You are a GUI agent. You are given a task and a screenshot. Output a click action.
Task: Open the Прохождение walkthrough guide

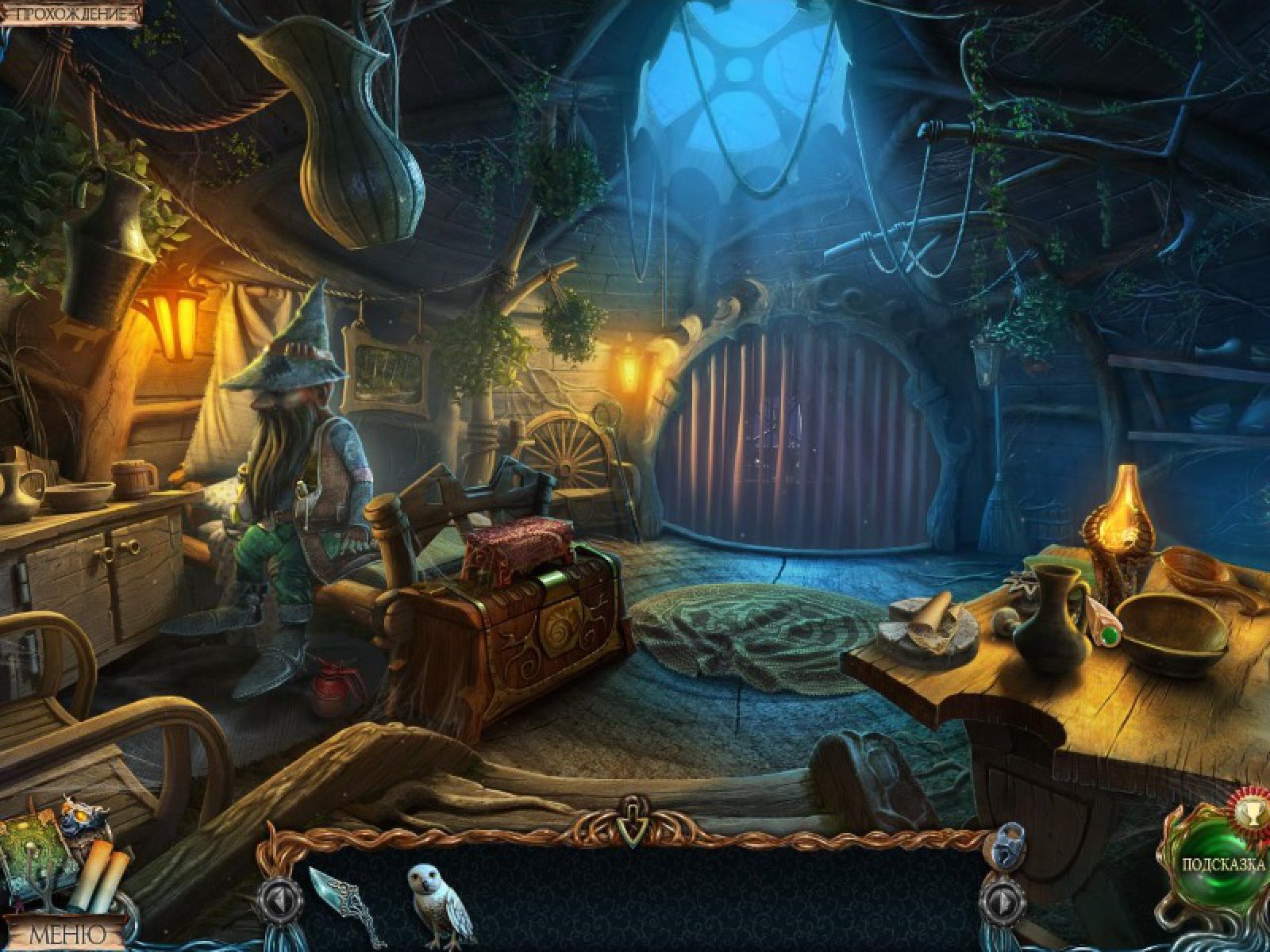coord(70,13)
